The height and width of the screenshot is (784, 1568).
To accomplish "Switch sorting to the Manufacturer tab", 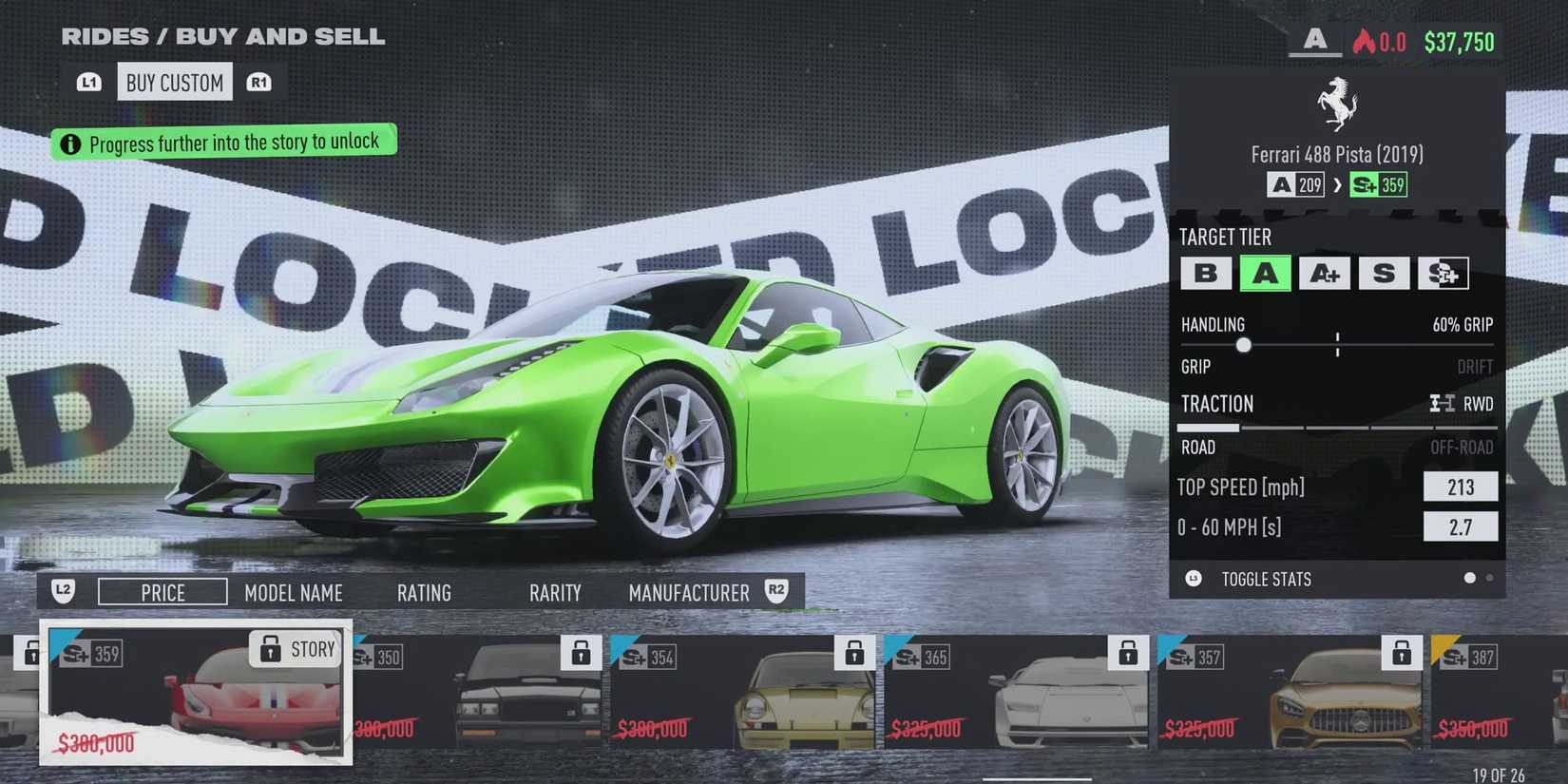I will (689, 592).
